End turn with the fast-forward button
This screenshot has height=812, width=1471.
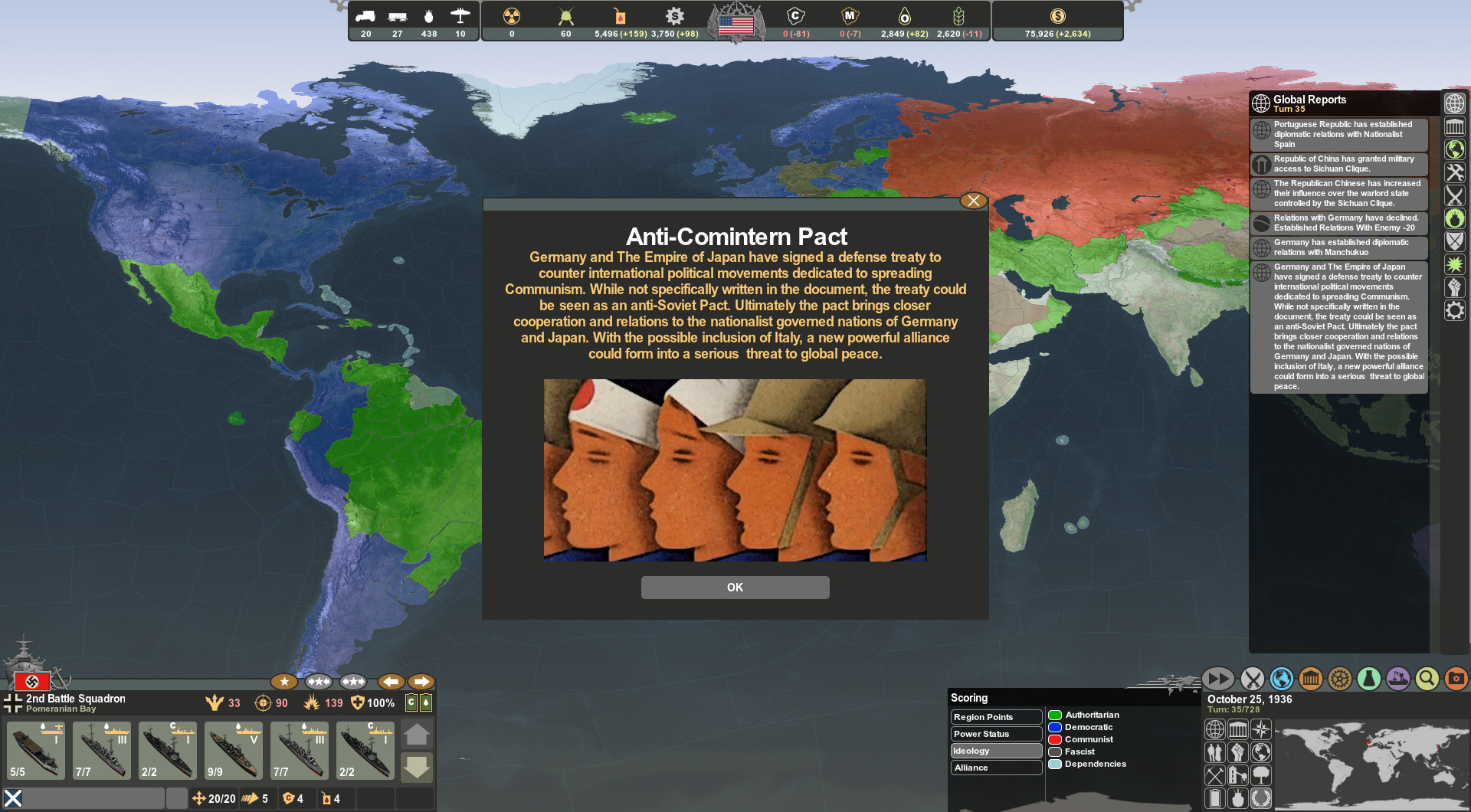1217,679
